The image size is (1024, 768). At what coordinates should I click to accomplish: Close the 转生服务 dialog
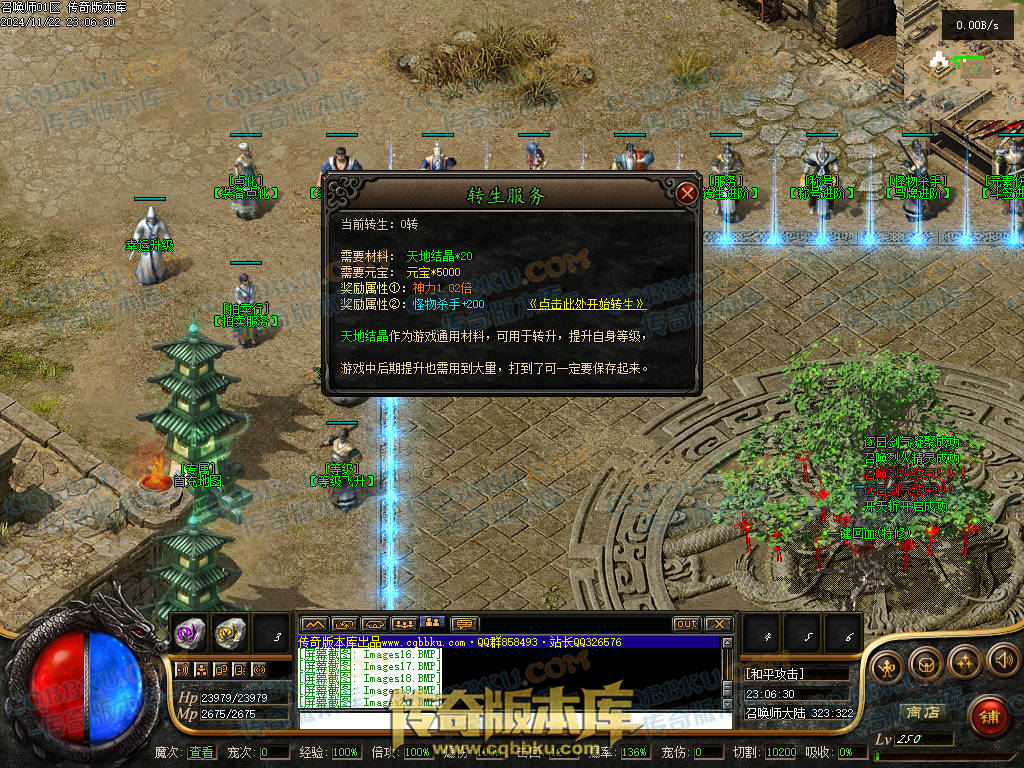(686, 193)
